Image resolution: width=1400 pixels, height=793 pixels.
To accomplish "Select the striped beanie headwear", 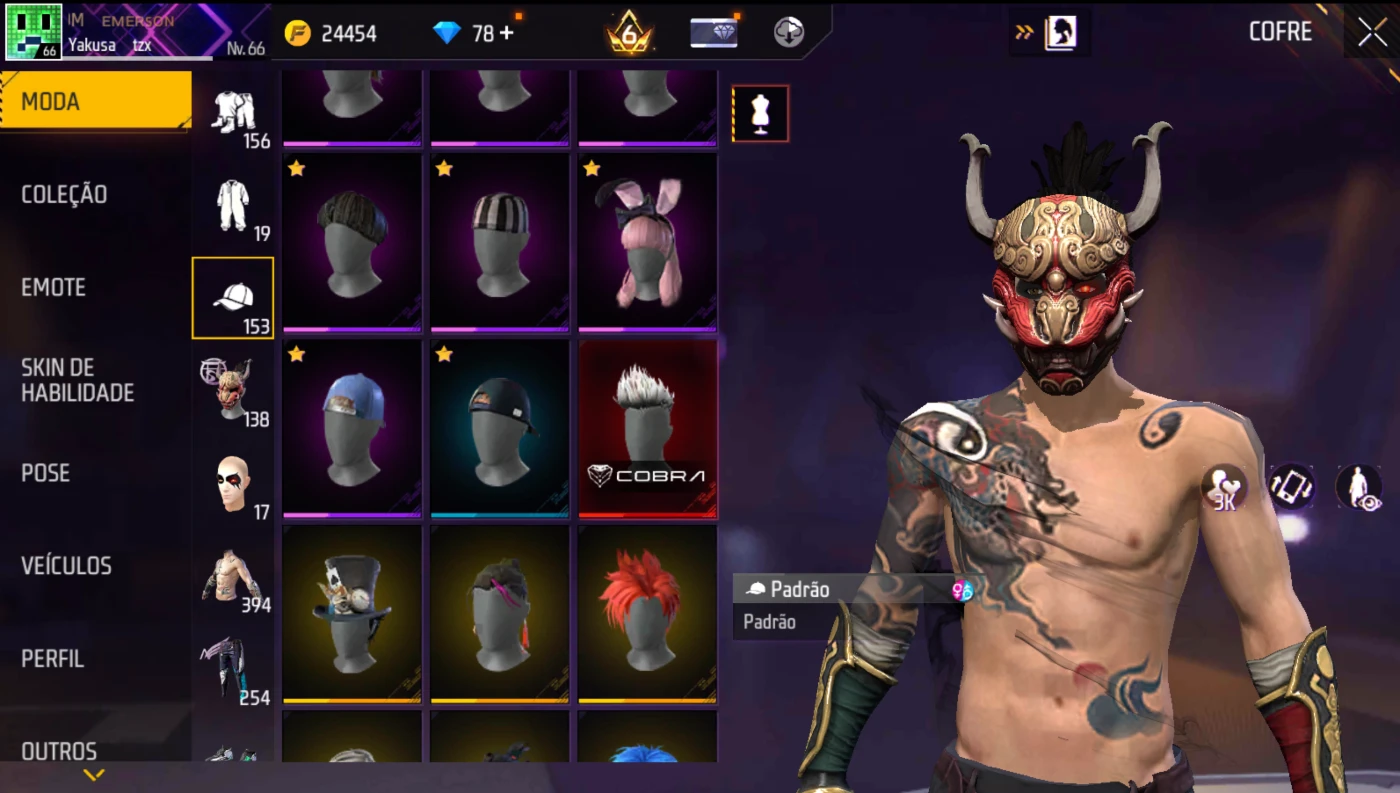I will [x=499, y=242].
